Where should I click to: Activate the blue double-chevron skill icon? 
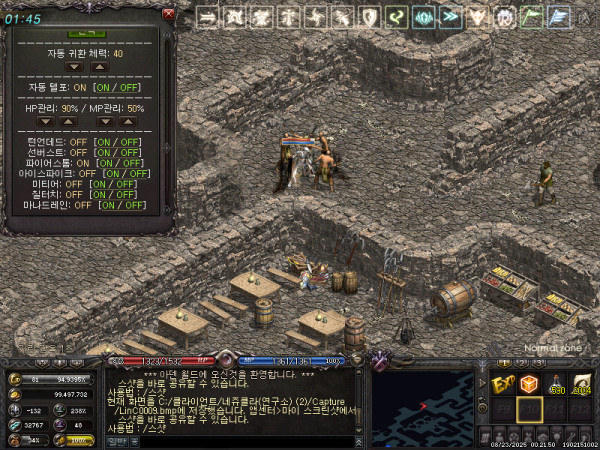pos(450,17)
